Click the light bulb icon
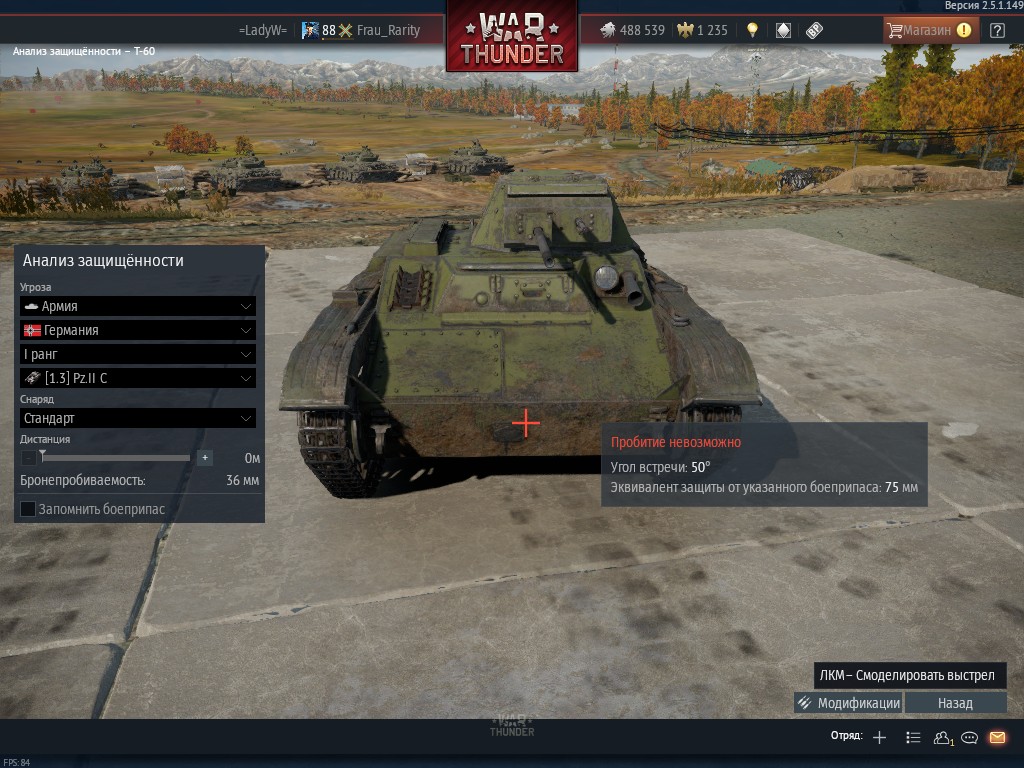The image size is (1024, 768). tap(752, 30)
